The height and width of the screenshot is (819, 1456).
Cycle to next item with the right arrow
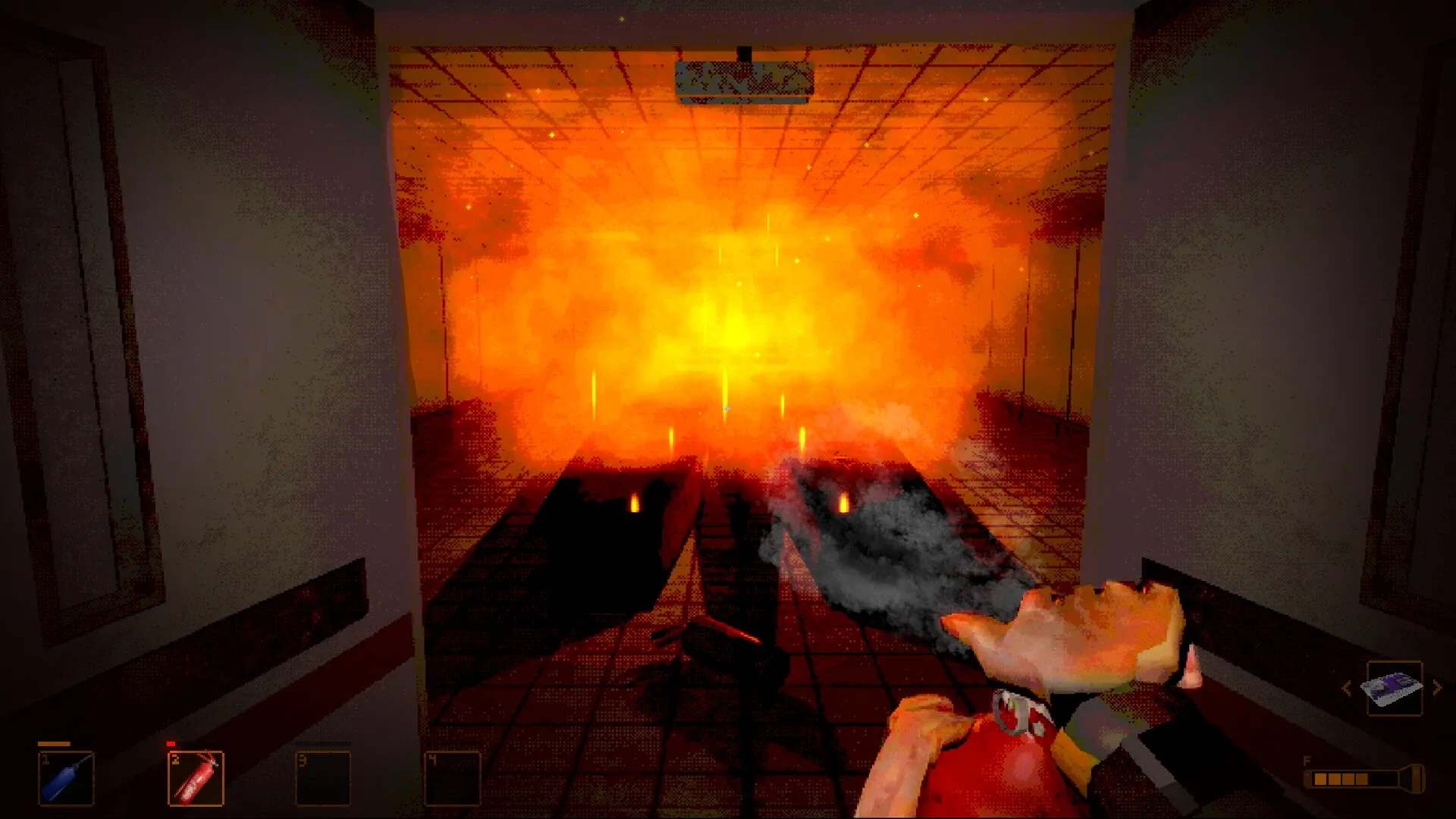[1437, 686]
